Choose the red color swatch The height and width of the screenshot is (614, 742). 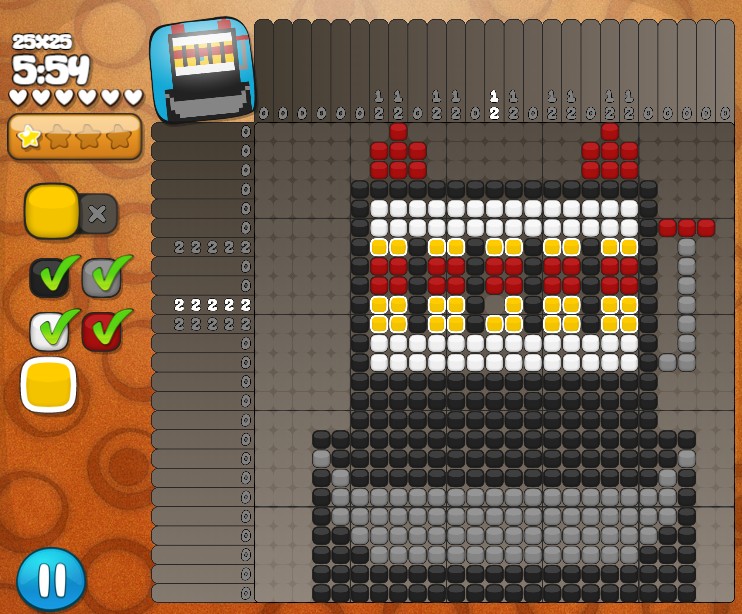[101, 331]
